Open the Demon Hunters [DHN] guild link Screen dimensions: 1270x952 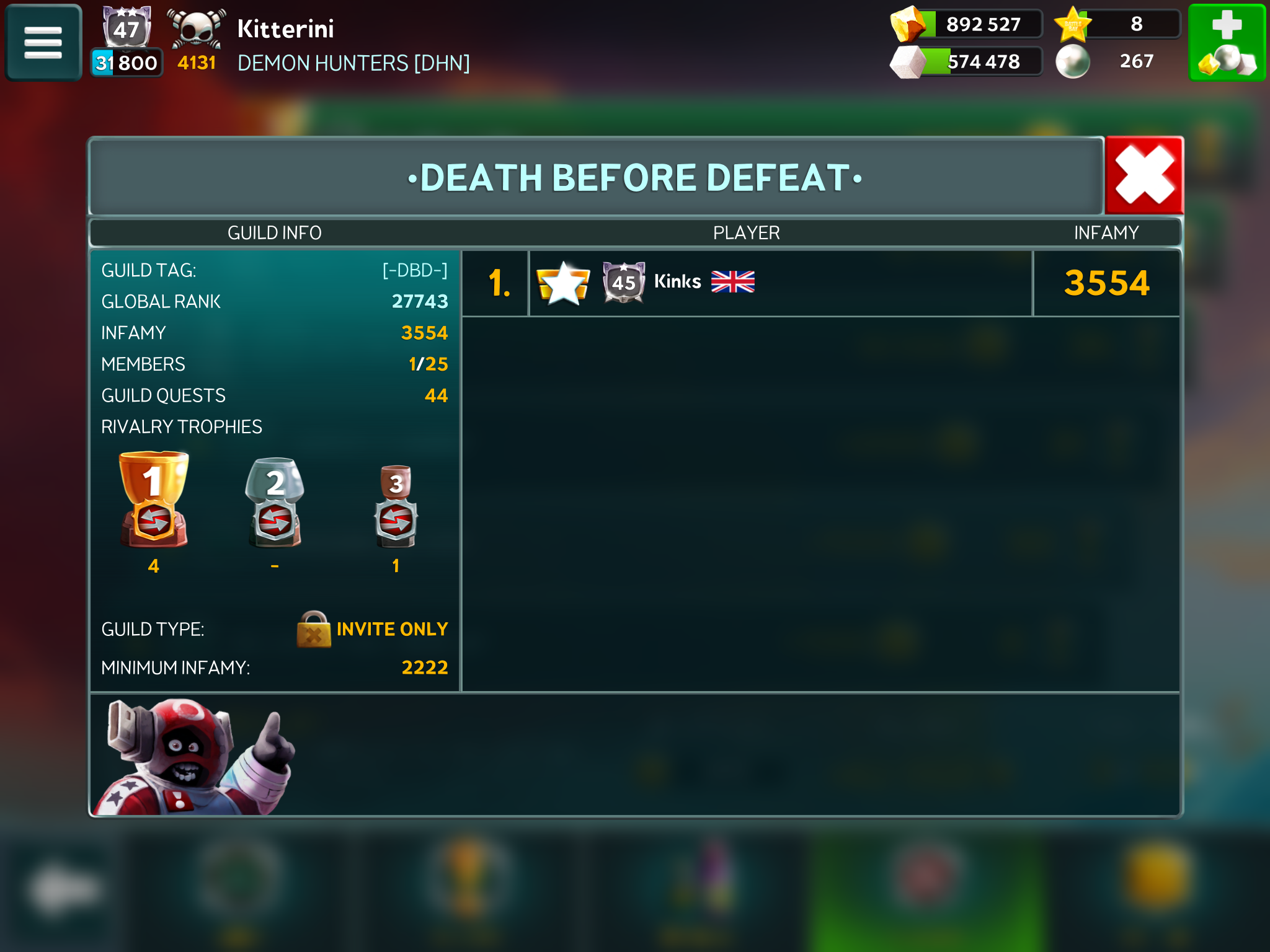[x=353, y=63]
